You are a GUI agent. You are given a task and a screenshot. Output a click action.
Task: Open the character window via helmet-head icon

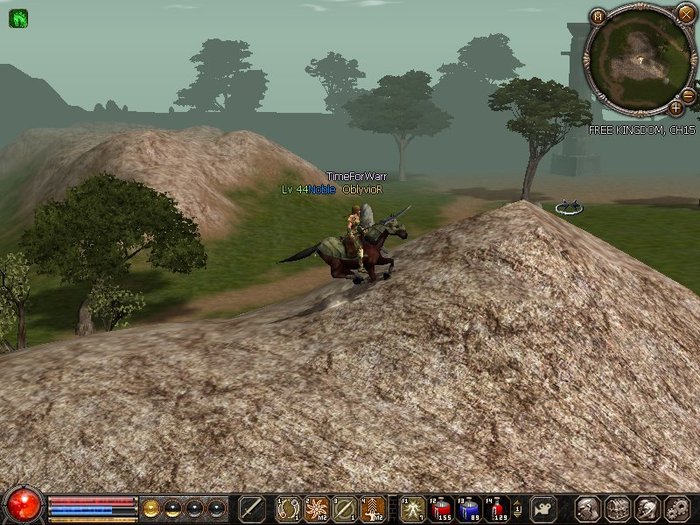(589, 507)
